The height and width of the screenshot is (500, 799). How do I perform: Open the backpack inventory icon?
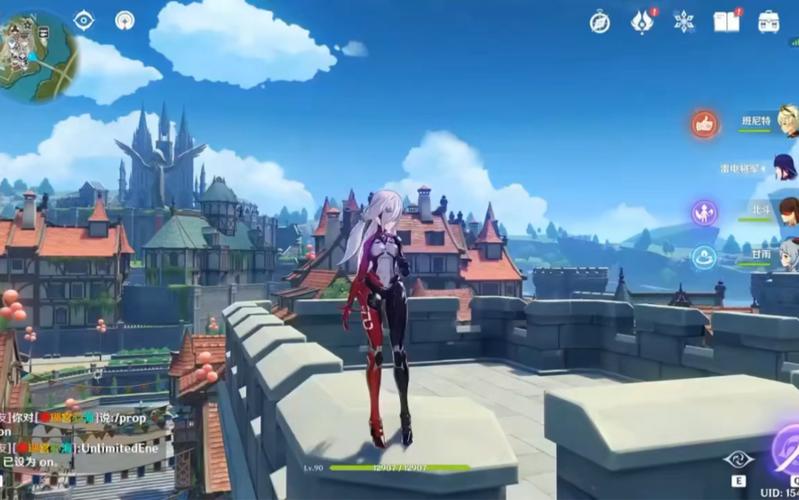(768, 22)
